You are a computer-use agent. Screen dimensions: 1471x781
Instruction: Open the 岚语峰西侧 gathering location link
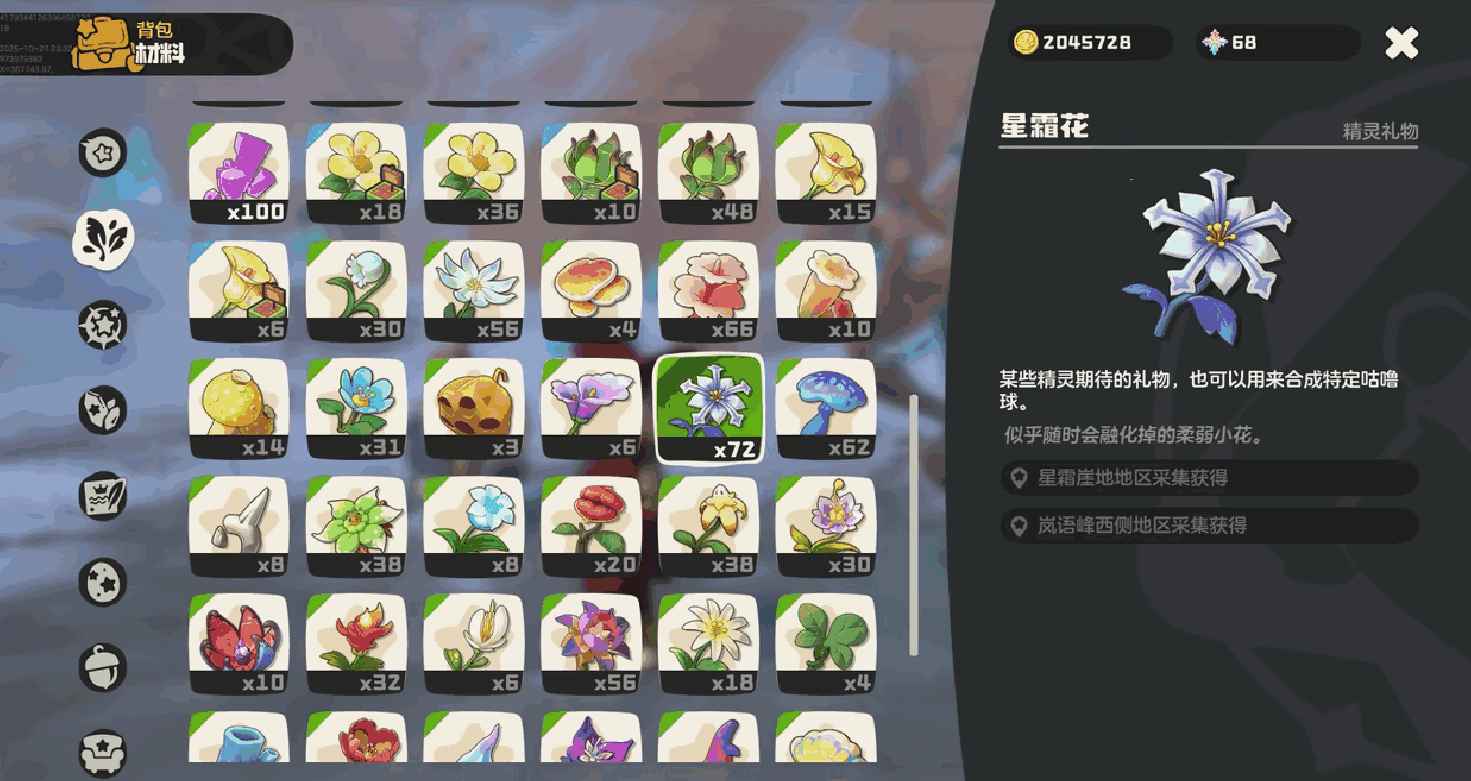(x=1208, y=525)
